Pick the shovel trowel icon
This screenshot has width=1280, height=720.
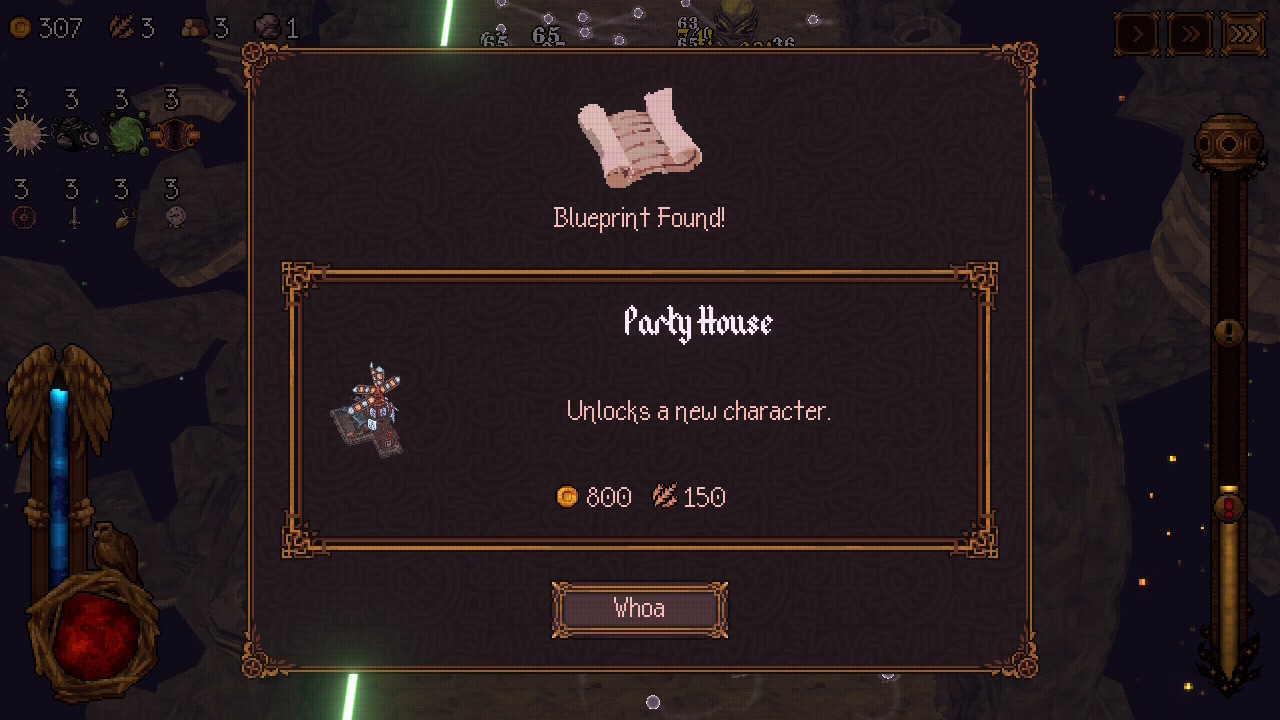click(124, 216)
